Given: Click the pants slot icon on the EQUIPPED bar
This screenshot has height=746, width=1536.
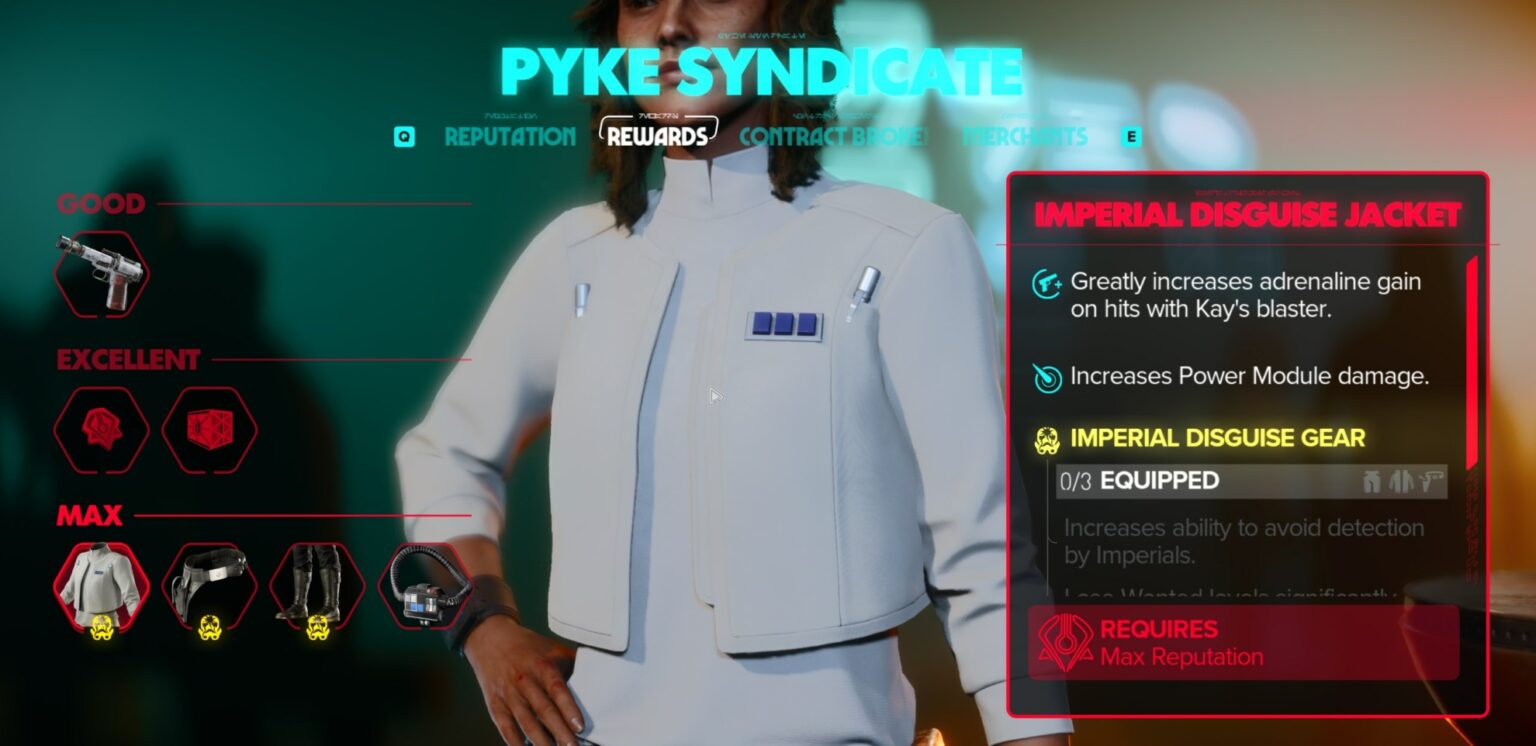Looking at the screenshot, I should (1372, 481).
